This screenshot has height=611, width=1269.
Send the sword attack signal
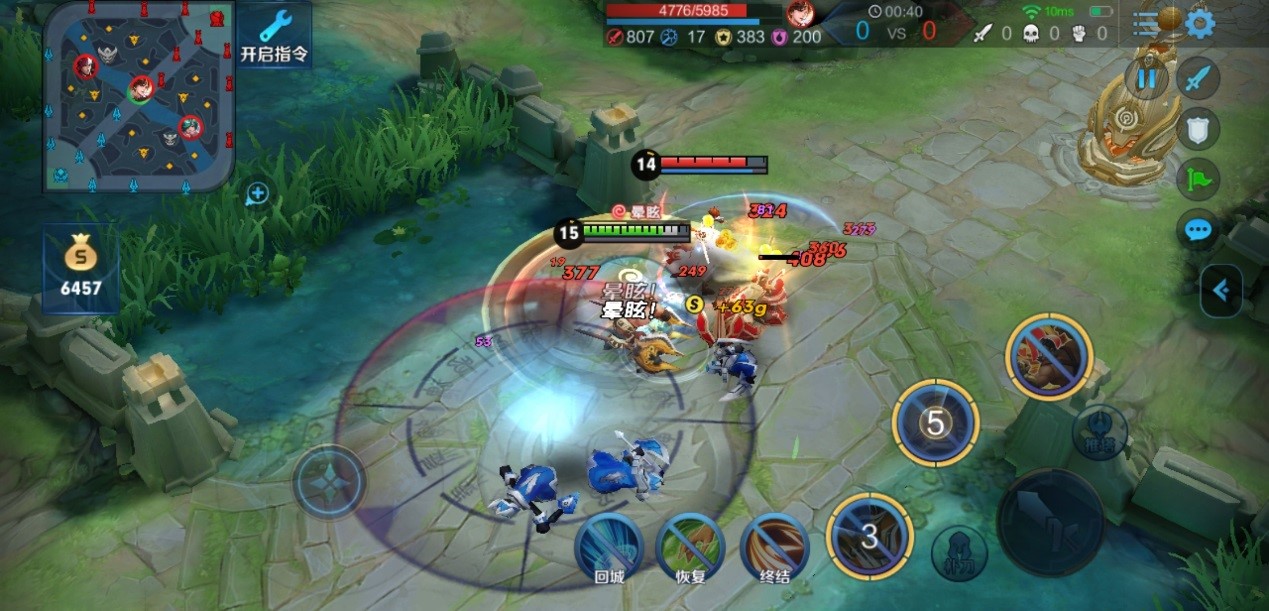(x=1197, y=78)
